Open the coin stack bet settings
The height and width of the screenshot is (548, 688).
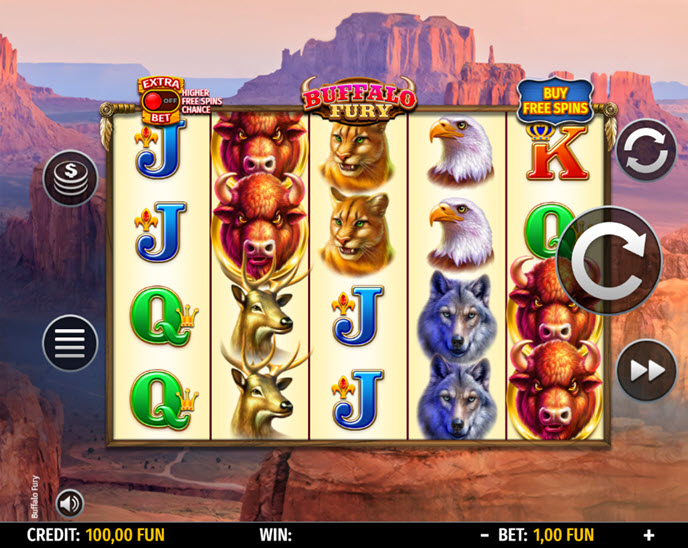(71, 178)
